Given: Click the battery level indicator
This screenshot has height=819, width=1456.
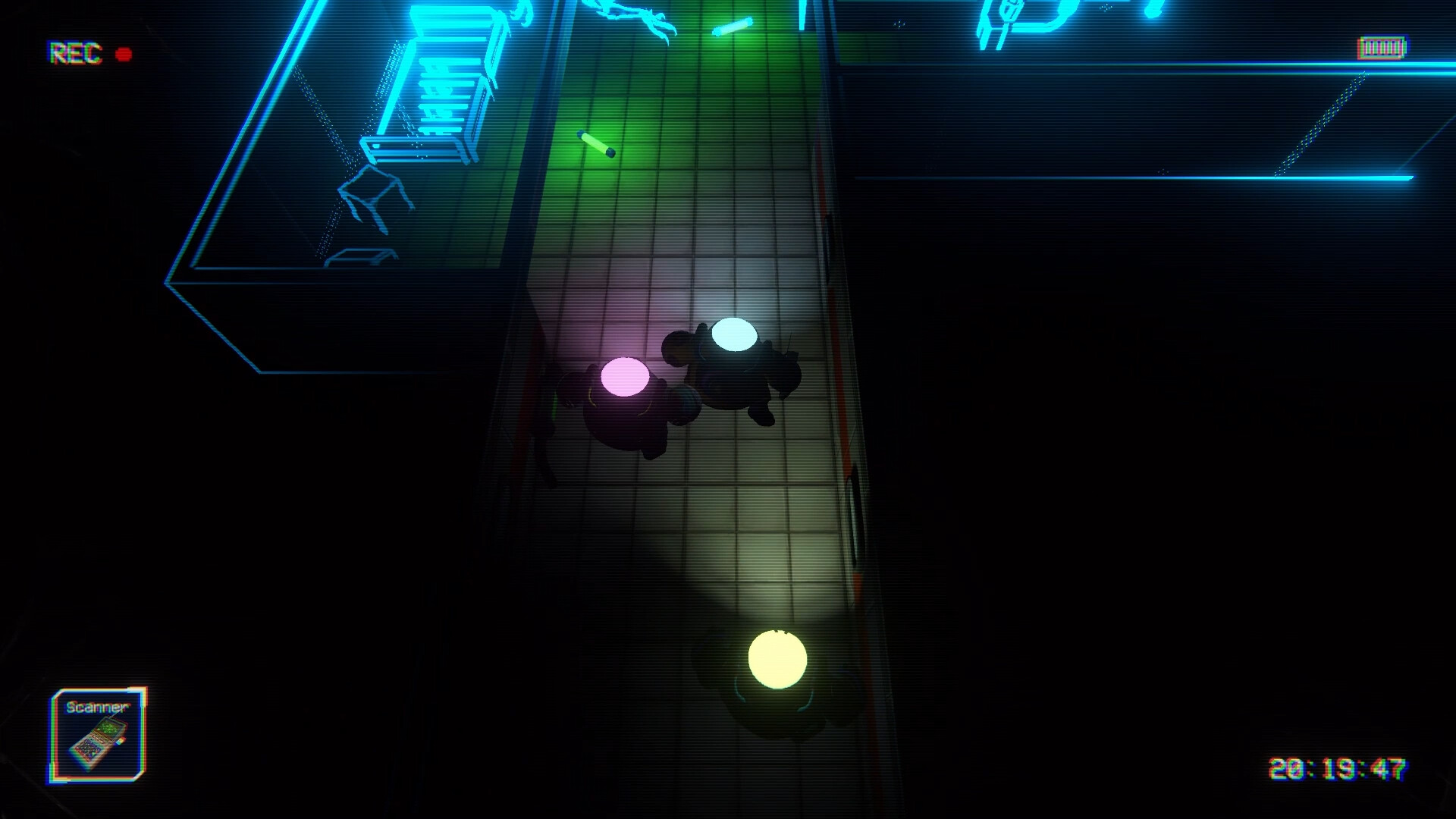Looking at the screenshot, I should (x=1382, y=45).
